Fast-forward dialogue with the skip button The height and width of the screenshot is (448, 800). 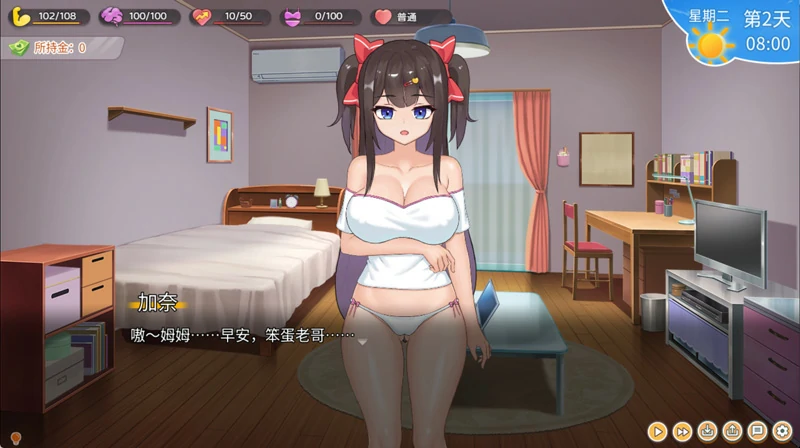pyautogui.click(x=683, y=431)
